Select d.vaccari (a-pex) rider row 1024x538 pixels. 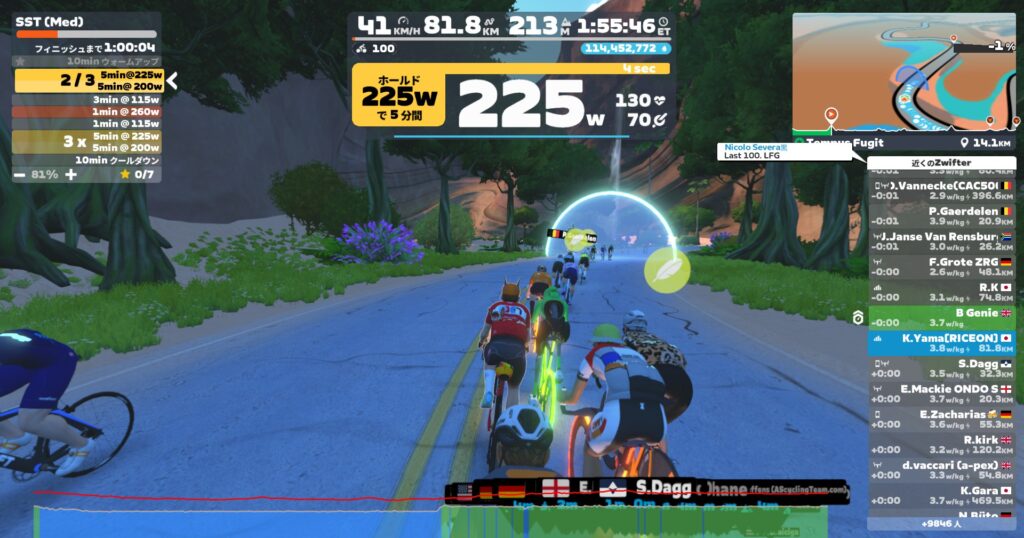(941, 470)
